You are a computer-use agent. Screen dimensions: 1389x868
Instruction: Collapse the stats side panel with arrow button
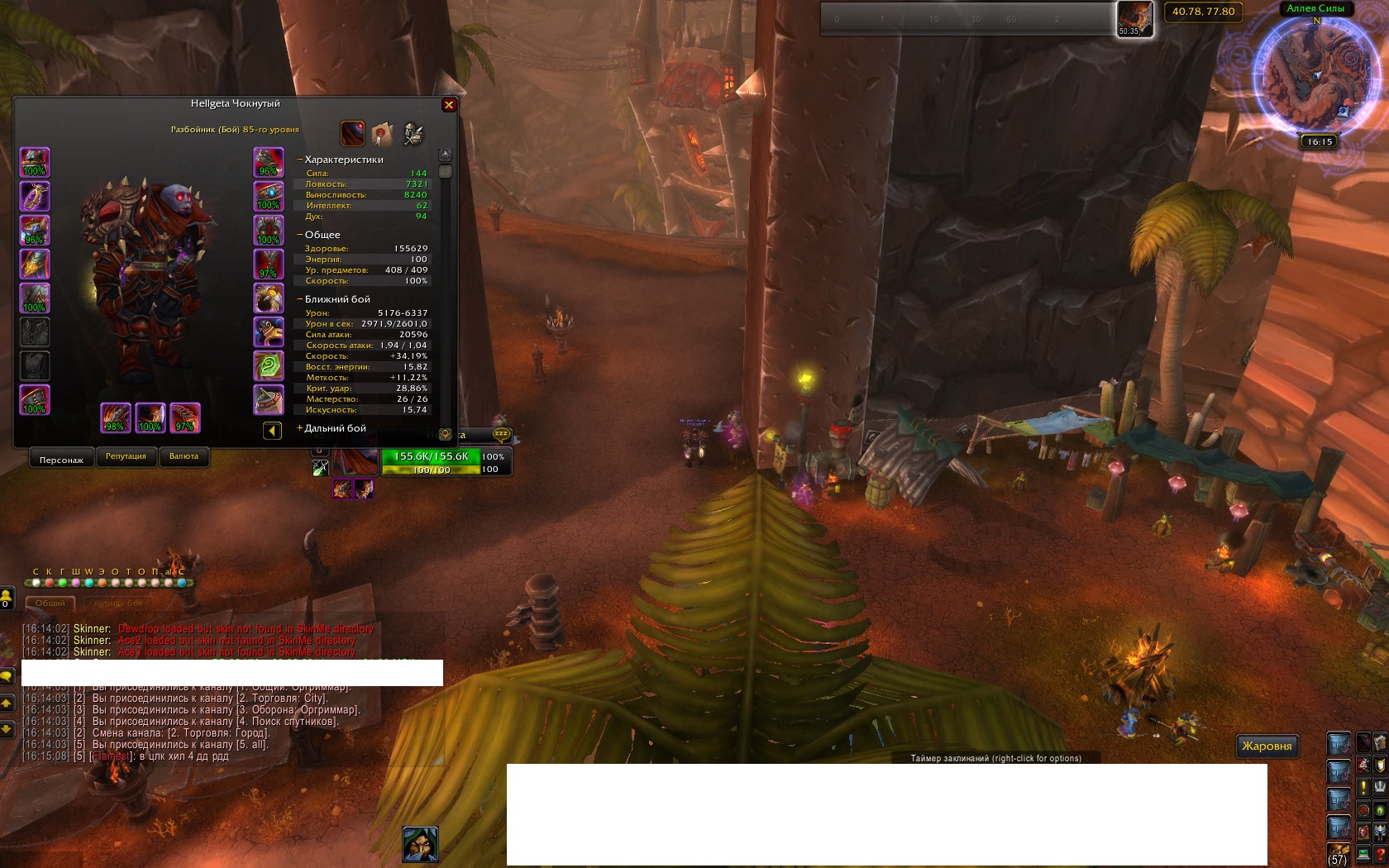[x=272, y=431]
